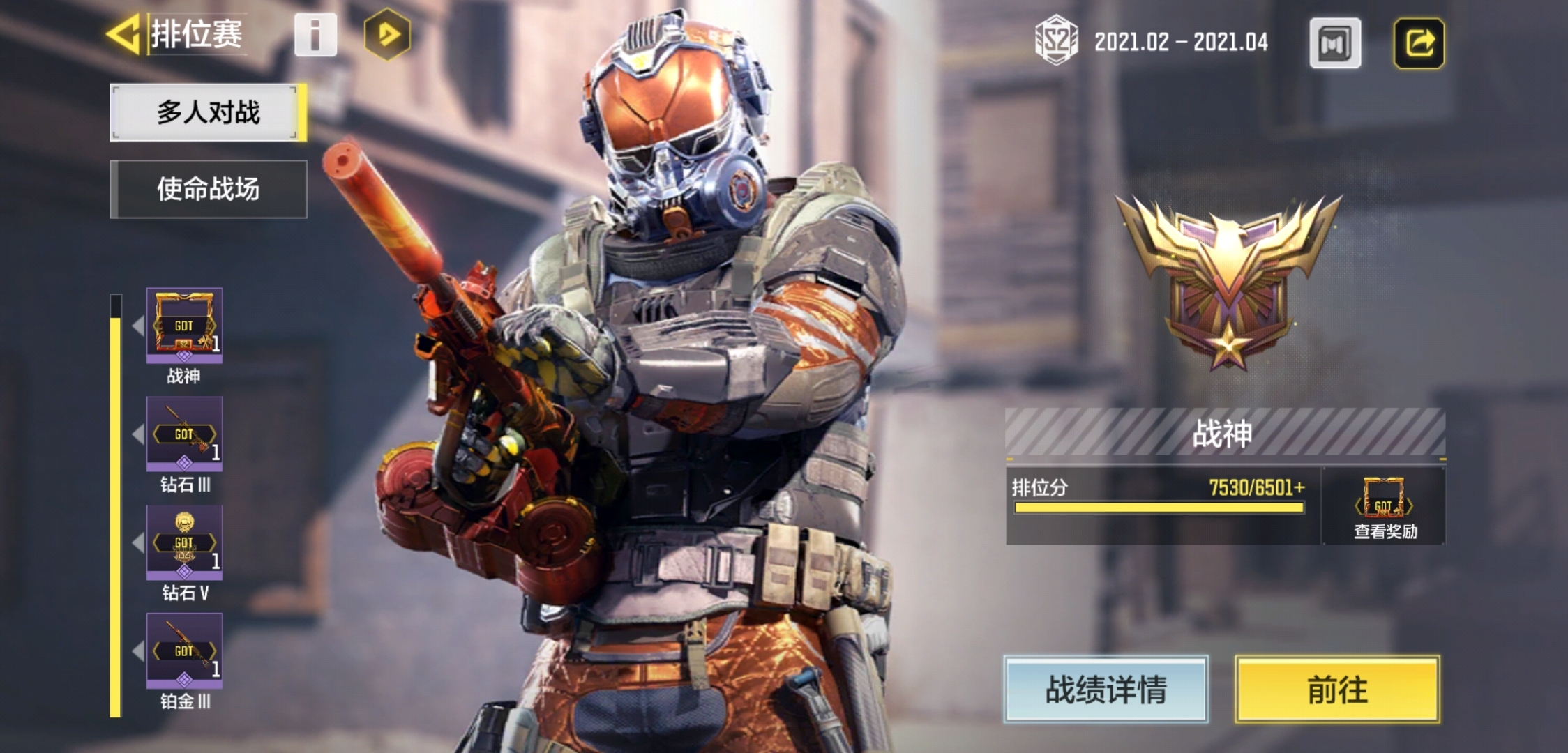Open 查看奖励 to view rewards

(1385, 507)
